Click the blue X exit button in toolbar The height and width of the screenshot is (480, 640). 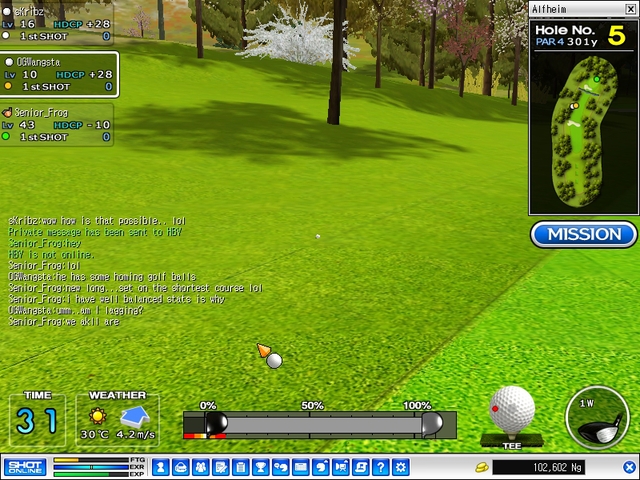click(630, 467)
